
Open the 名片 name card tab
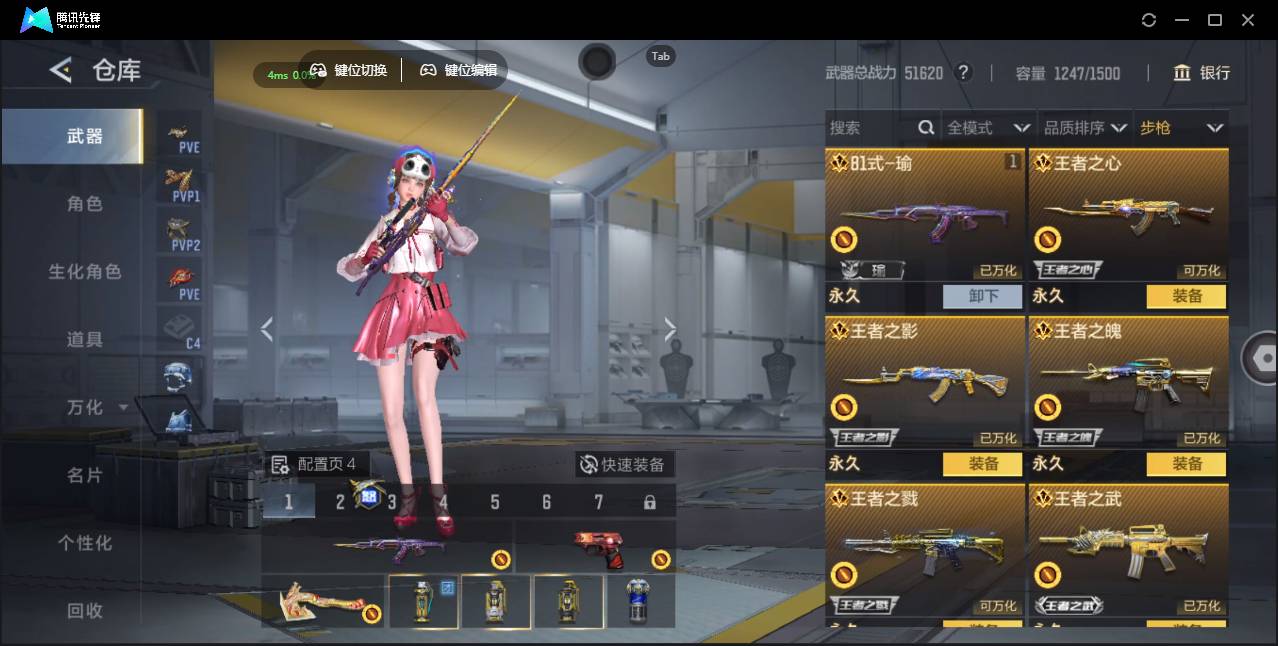tap(85, 475)
